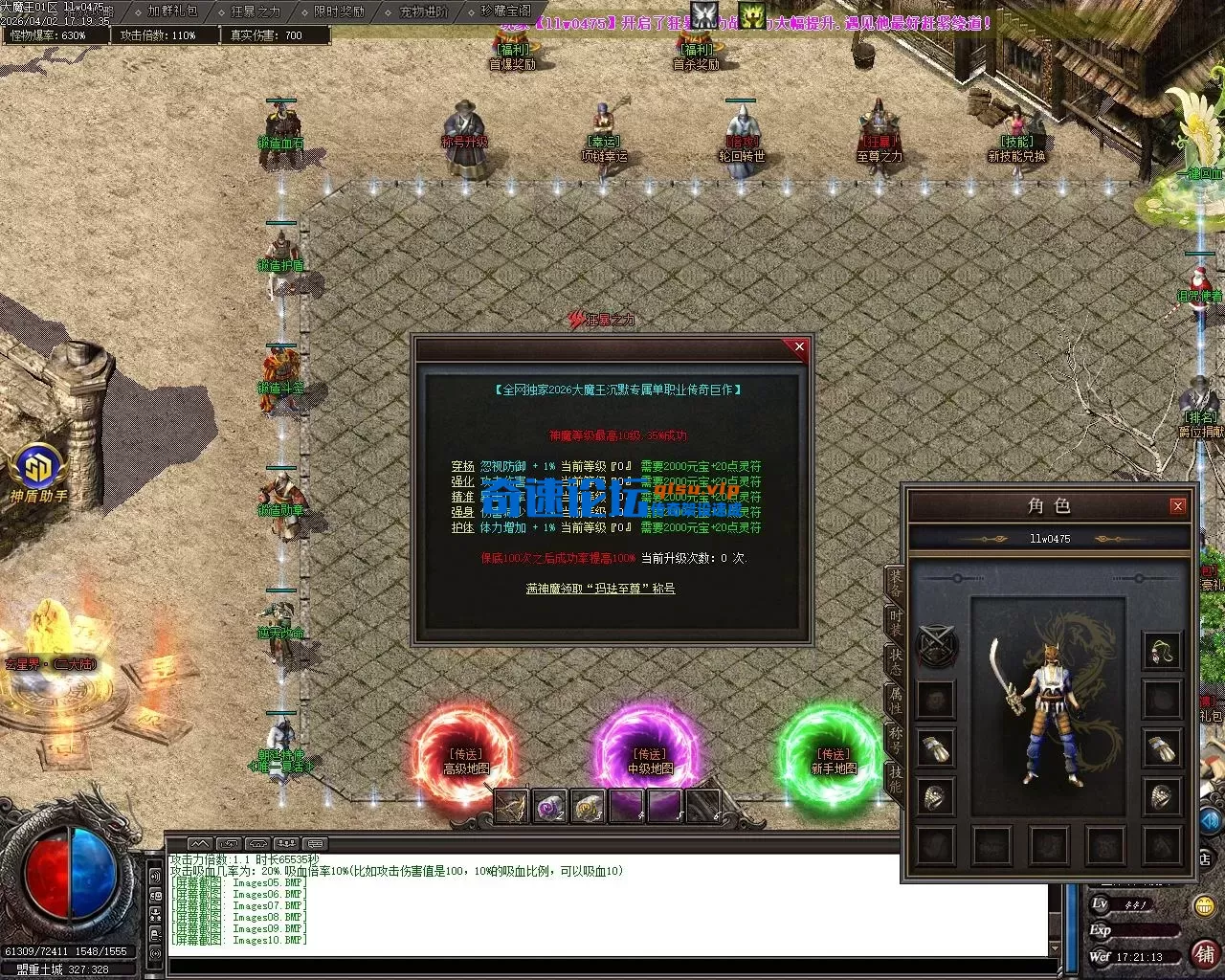Switch to the 装备 equipment tab

[x=895, y=581]
